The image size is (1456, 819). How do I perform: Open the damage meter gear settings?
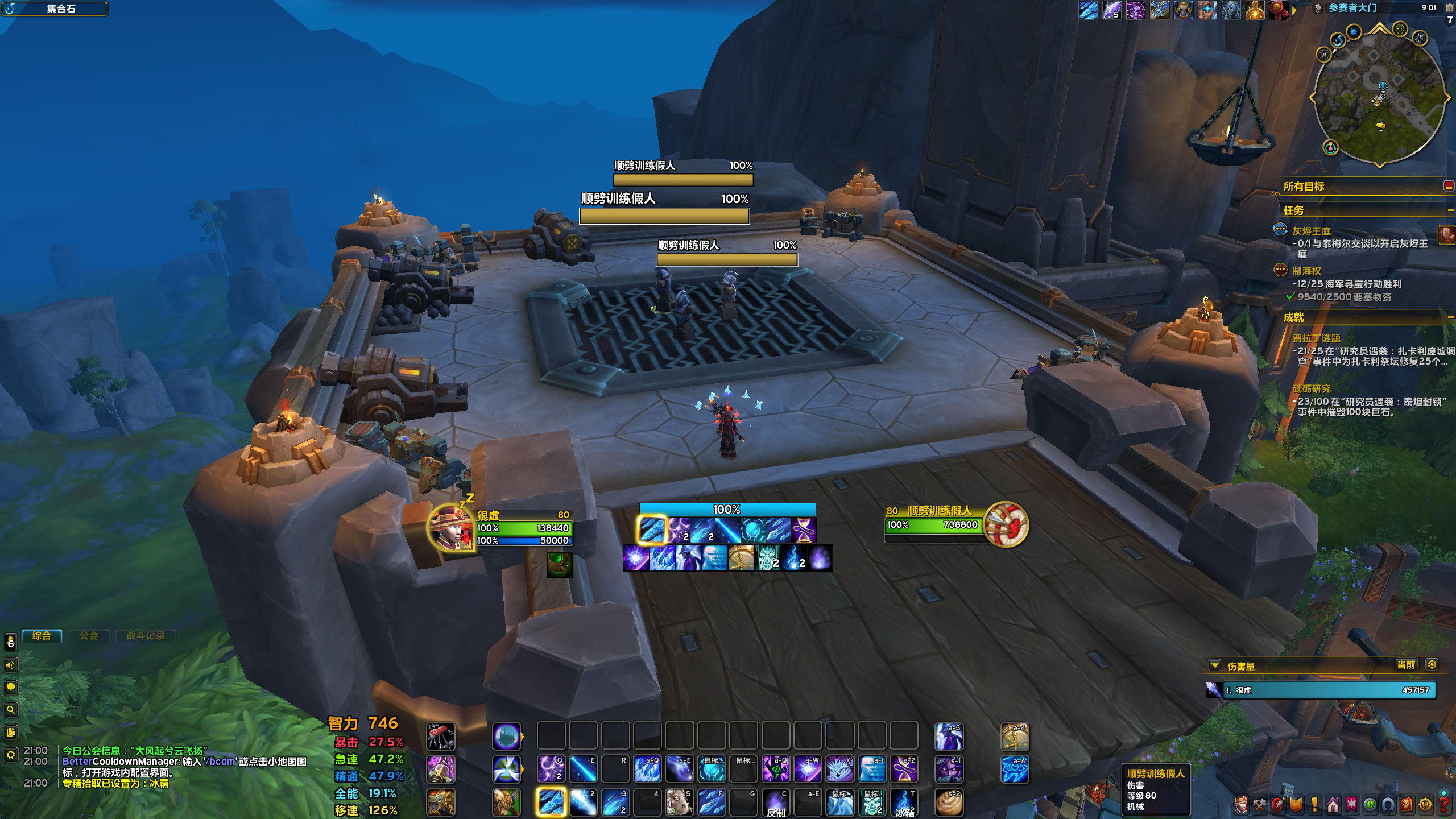(1432, 665)
